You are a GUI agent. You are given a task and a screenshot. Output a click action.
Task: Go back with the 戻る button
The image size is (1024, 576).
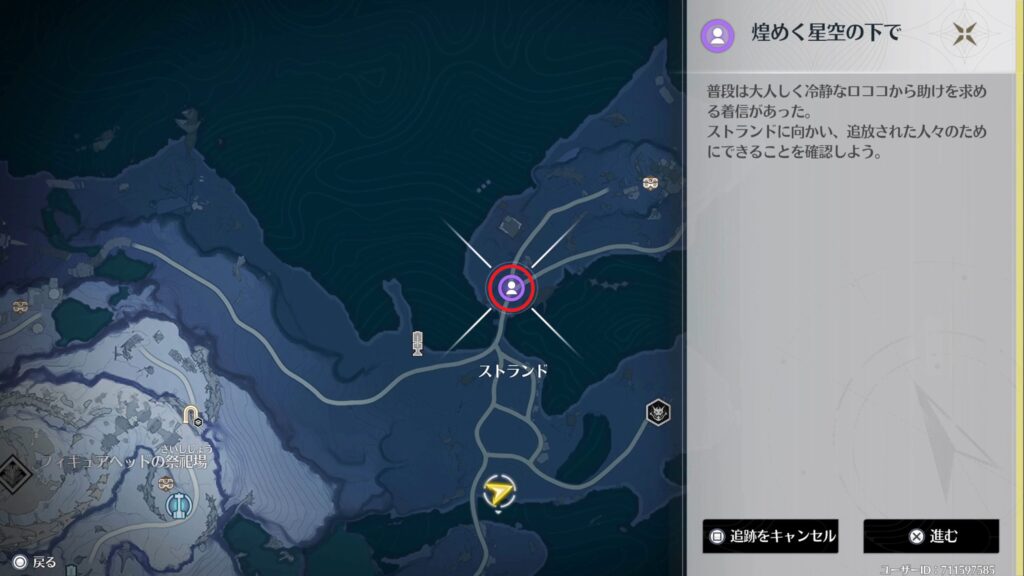[x=34, y=562]
